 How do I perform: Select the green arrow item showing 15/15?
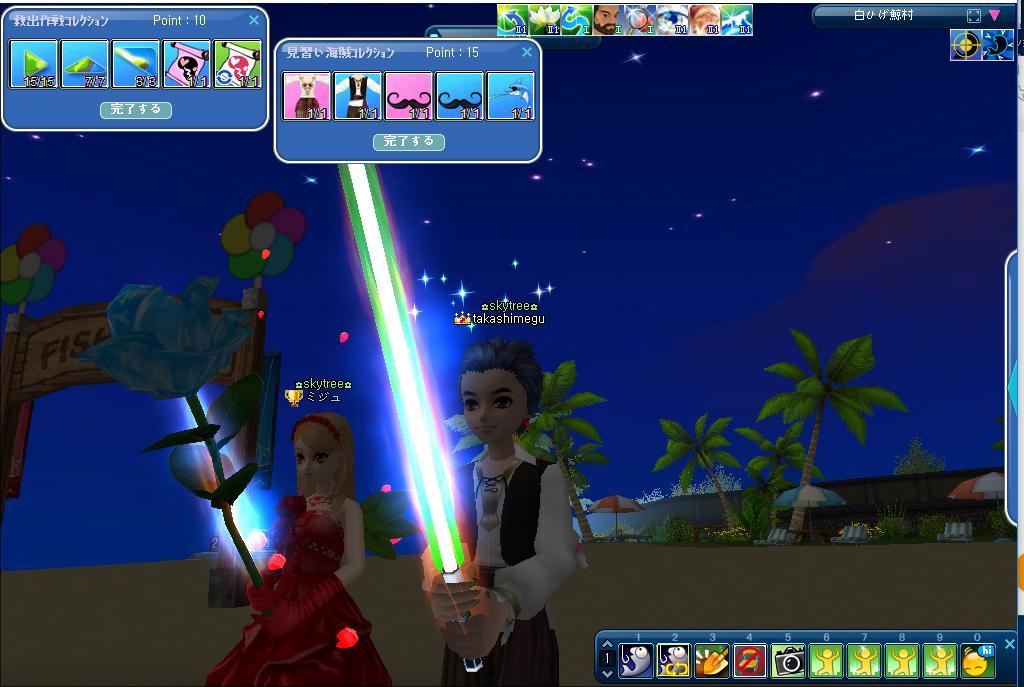[34, 65]
